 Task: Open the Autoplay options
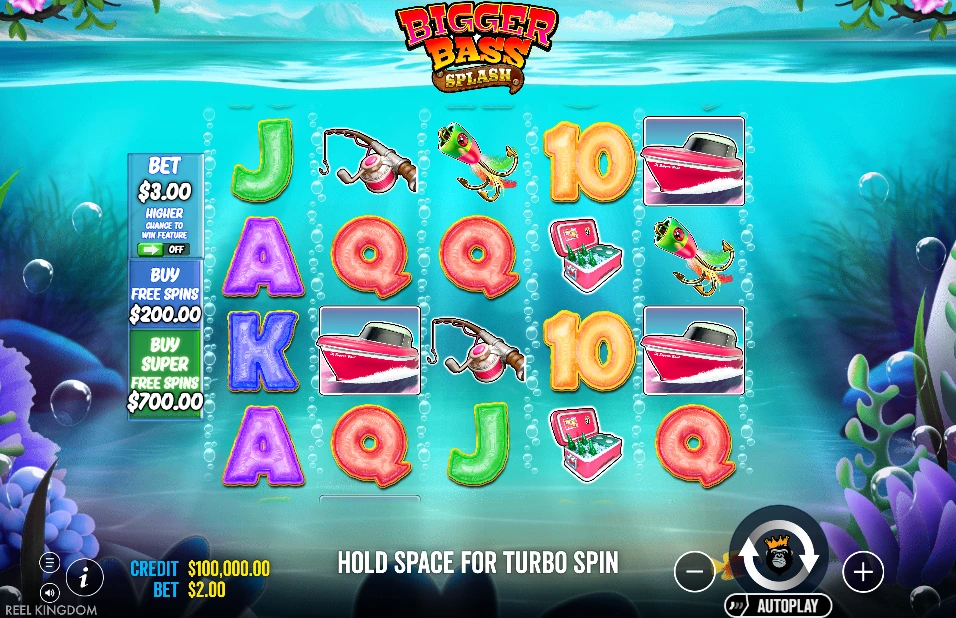click(x=778, y=605)
